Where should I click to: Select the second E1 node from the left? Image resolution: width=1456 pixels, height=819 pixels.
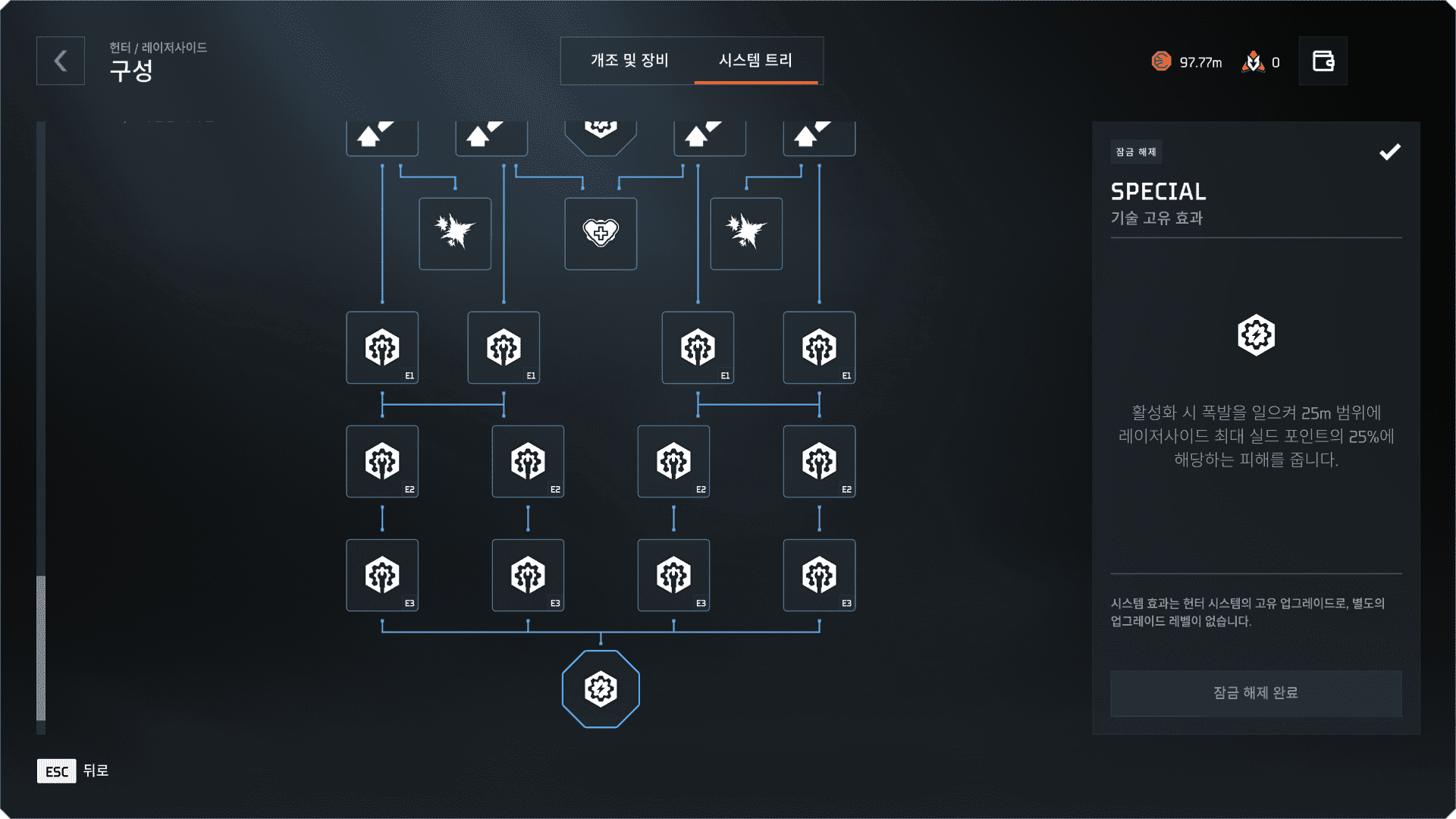[504, 347]
